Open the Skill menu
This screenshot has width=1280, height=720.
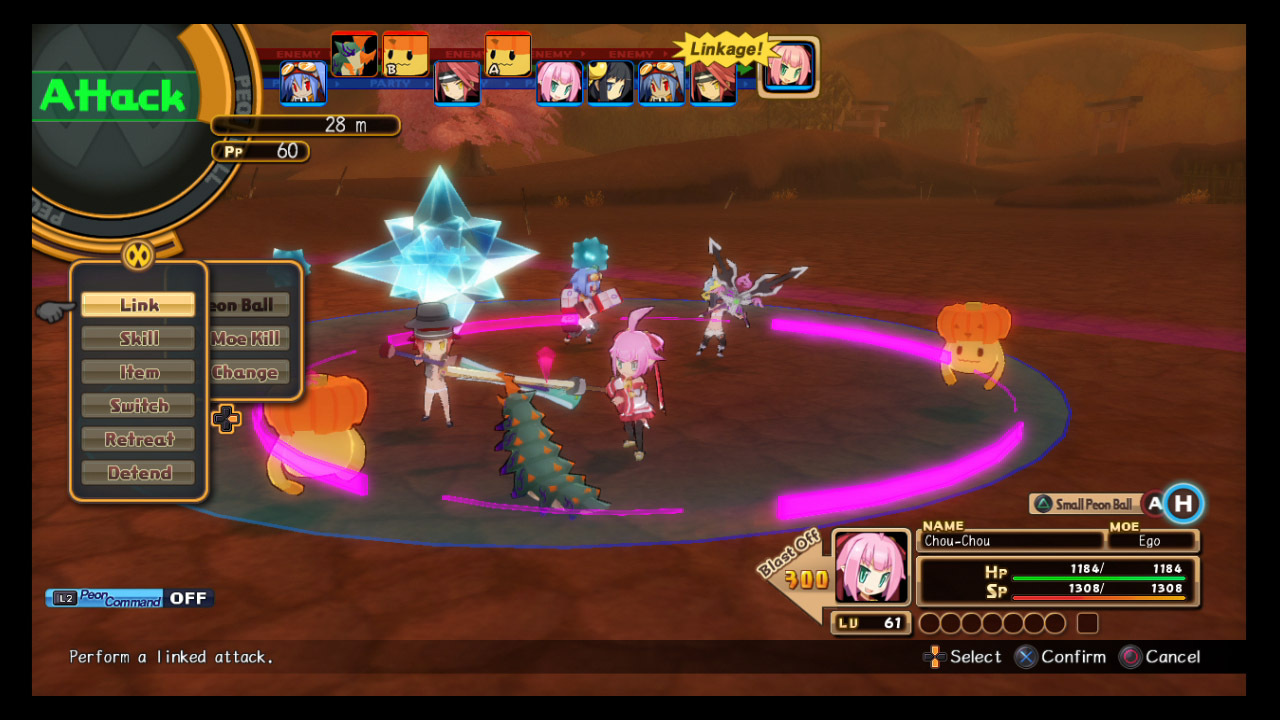pos(138,339)
